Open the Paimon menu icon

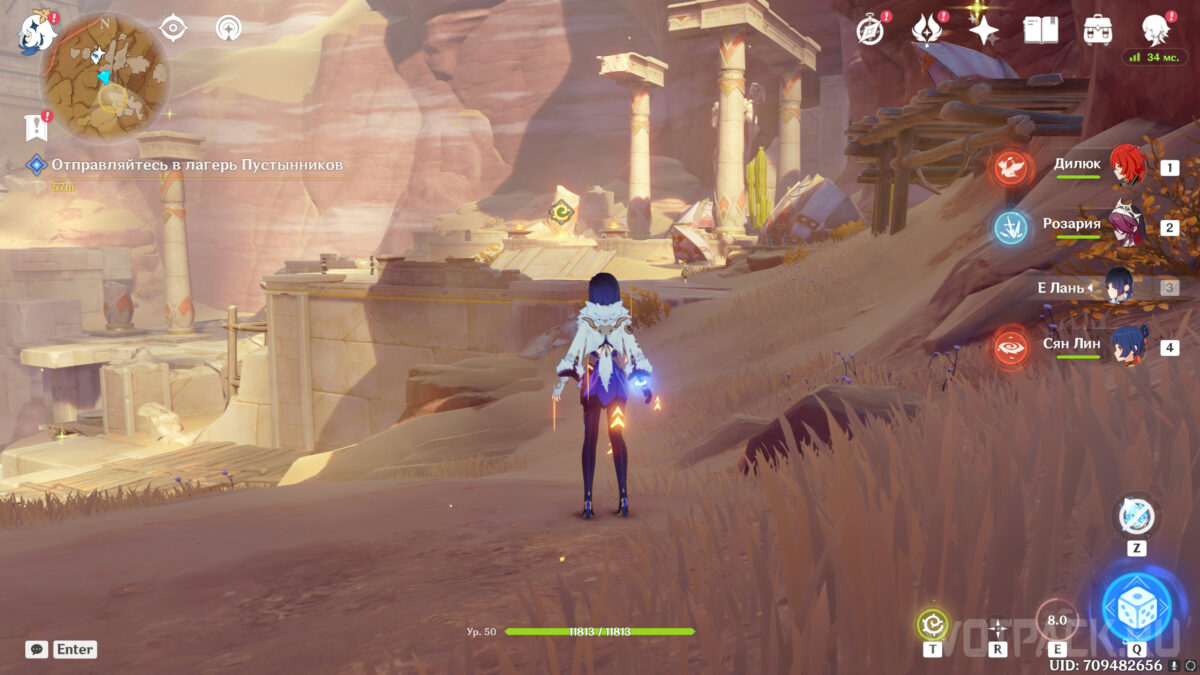35,31
